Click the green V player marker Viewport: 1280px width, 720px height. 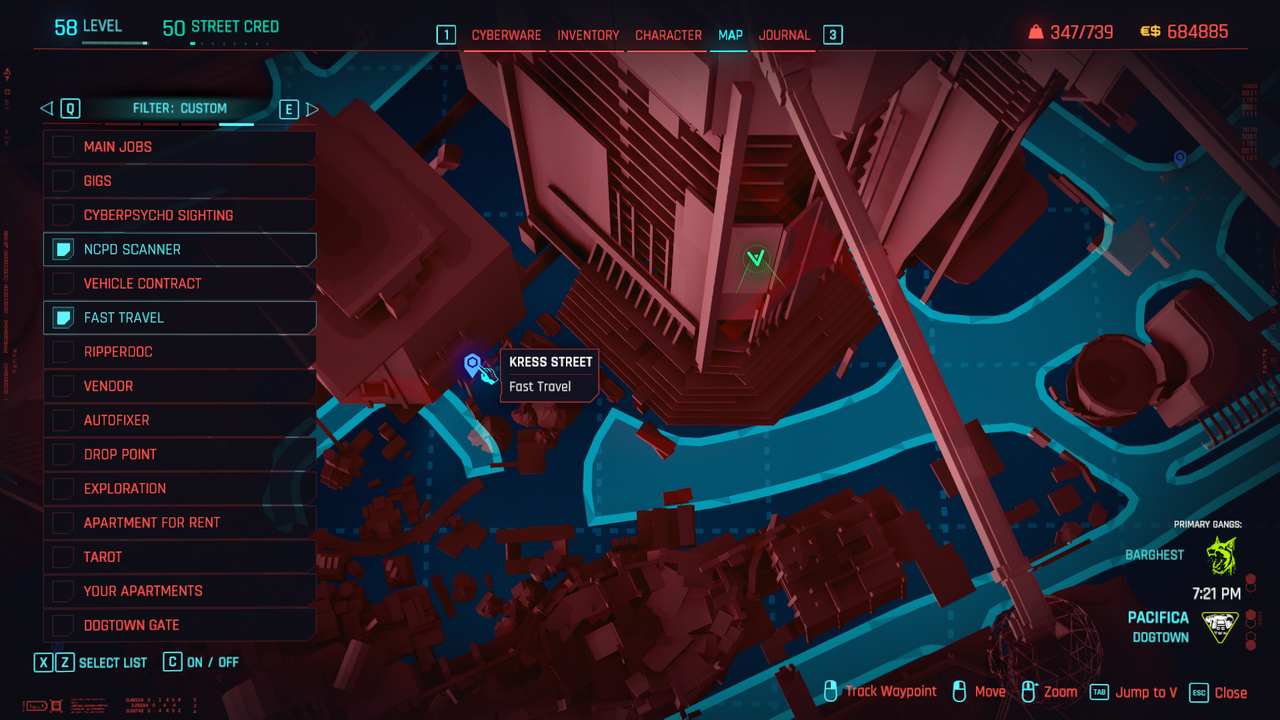point(756,259)
